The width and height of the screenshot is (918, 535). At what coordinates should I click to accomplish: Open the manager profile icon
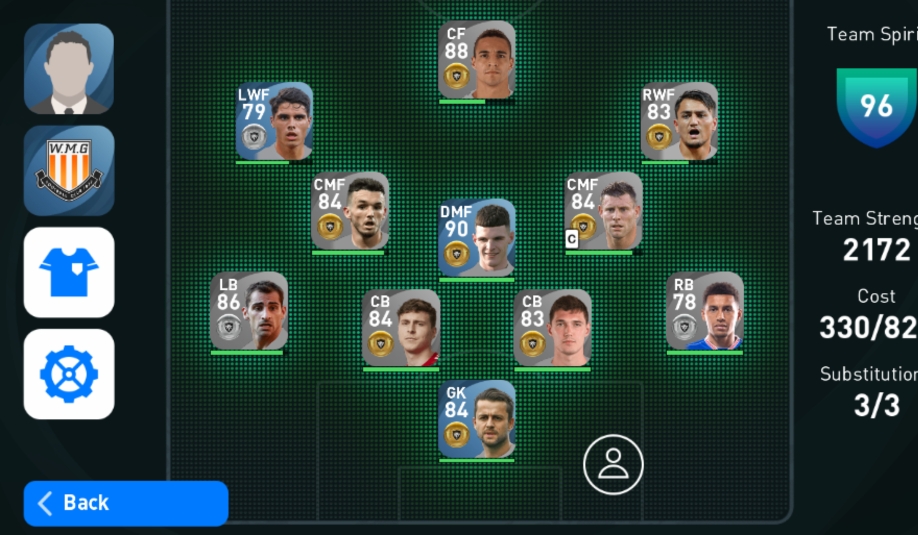pyautogui.click(x=69, y=68)
